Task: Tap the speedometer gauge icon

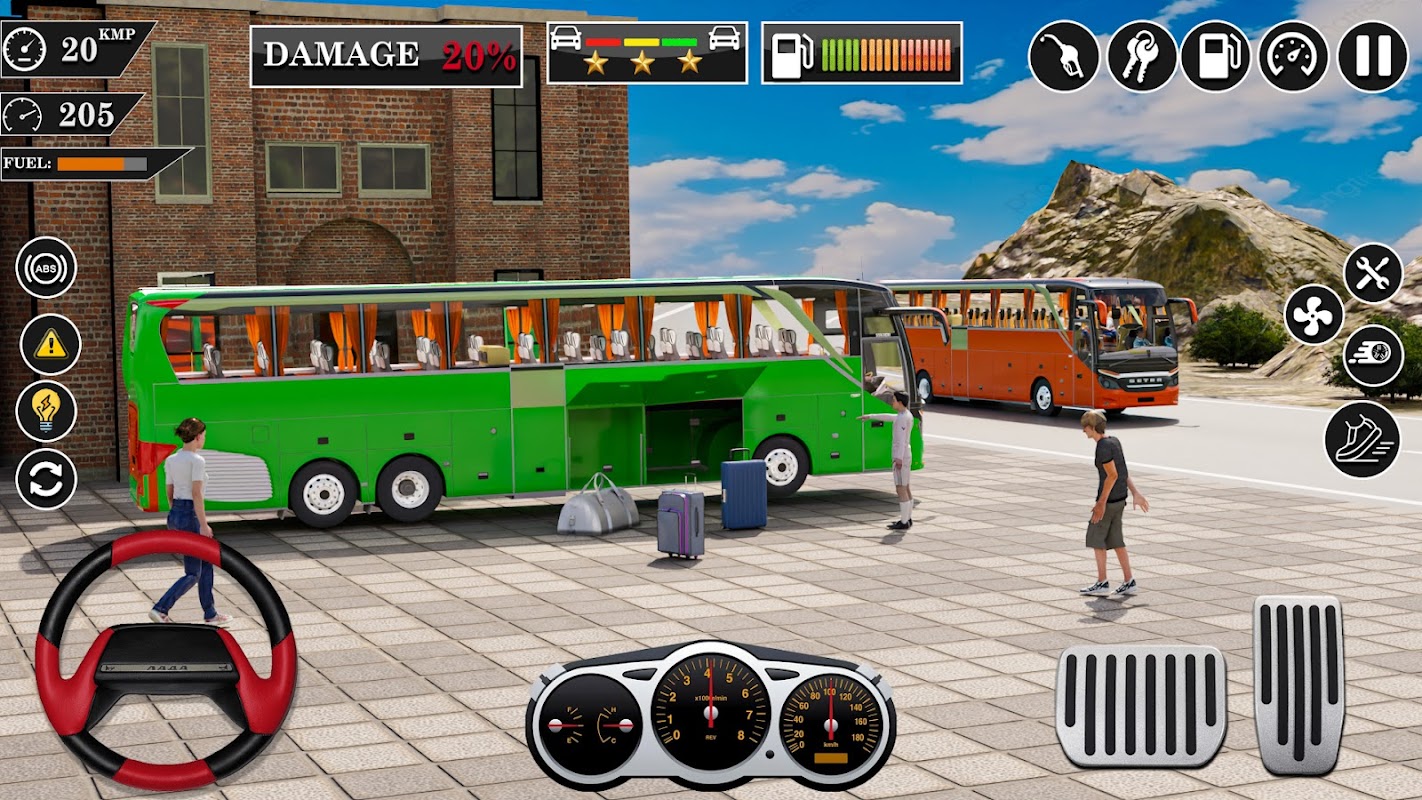Action: point(1293,56)
